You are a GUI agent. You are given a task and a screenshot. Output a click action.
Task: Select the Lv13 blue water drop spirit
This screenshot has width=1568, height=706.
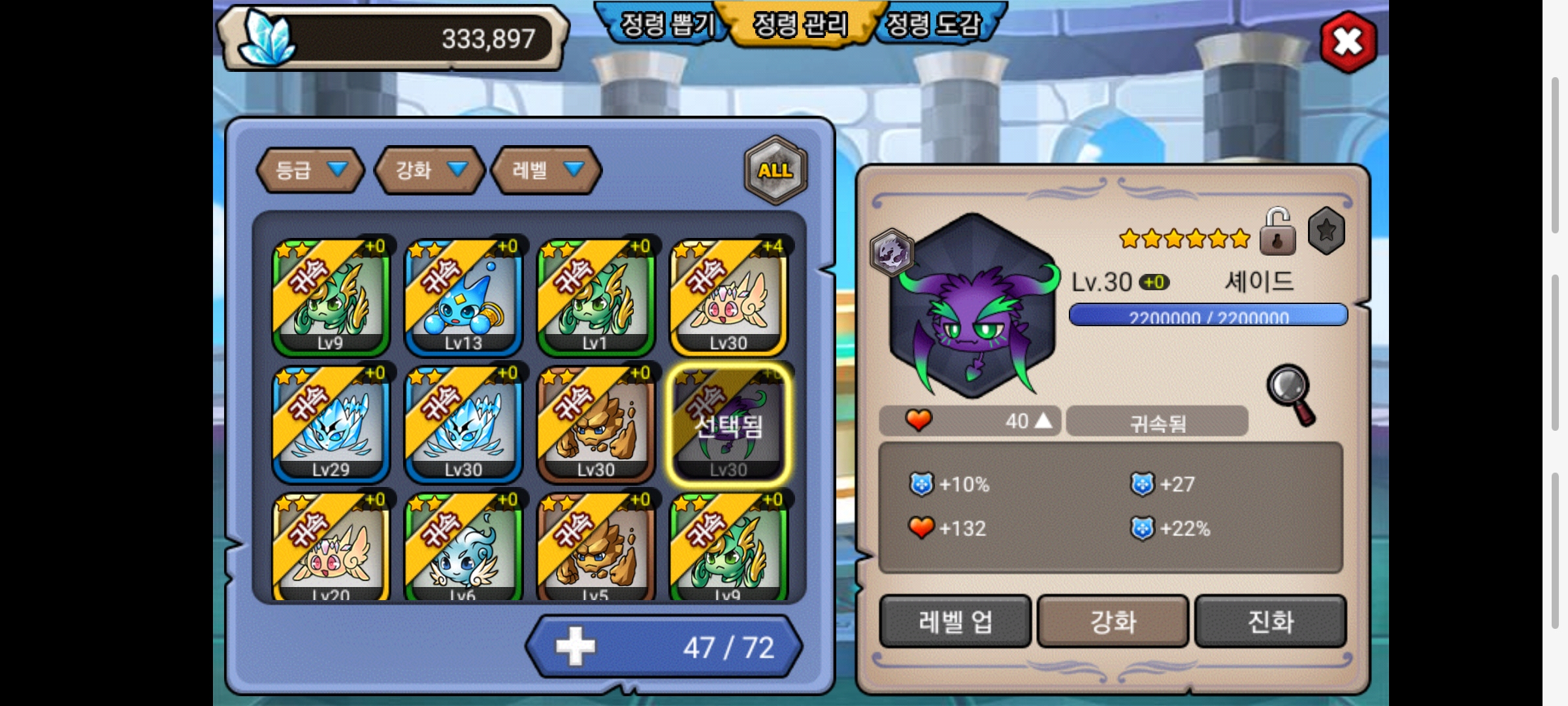463,297
